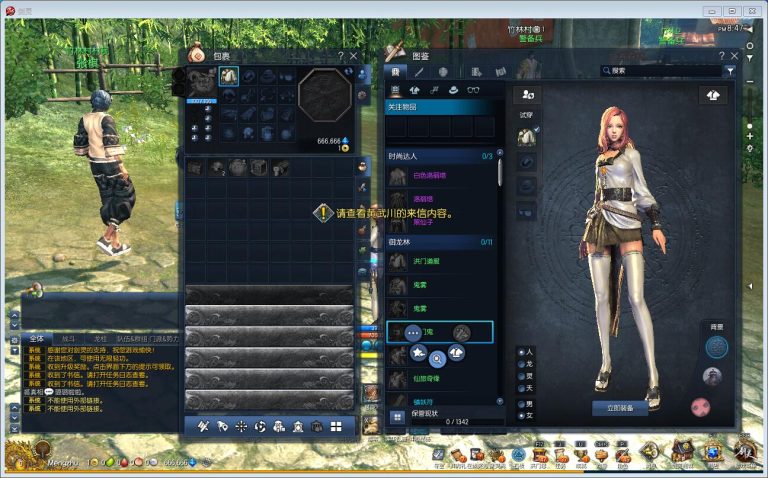This screenshot has height=478, width=768.
Task: Click the three-dots button on selected outfit
Action: (x=413, y=332)
